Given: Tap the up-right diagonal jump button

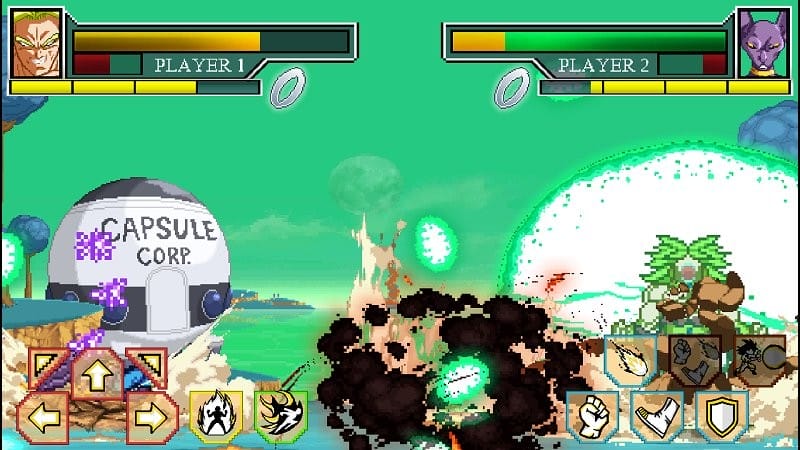Looking at the screenshot, I should click(x=146, y=367).
